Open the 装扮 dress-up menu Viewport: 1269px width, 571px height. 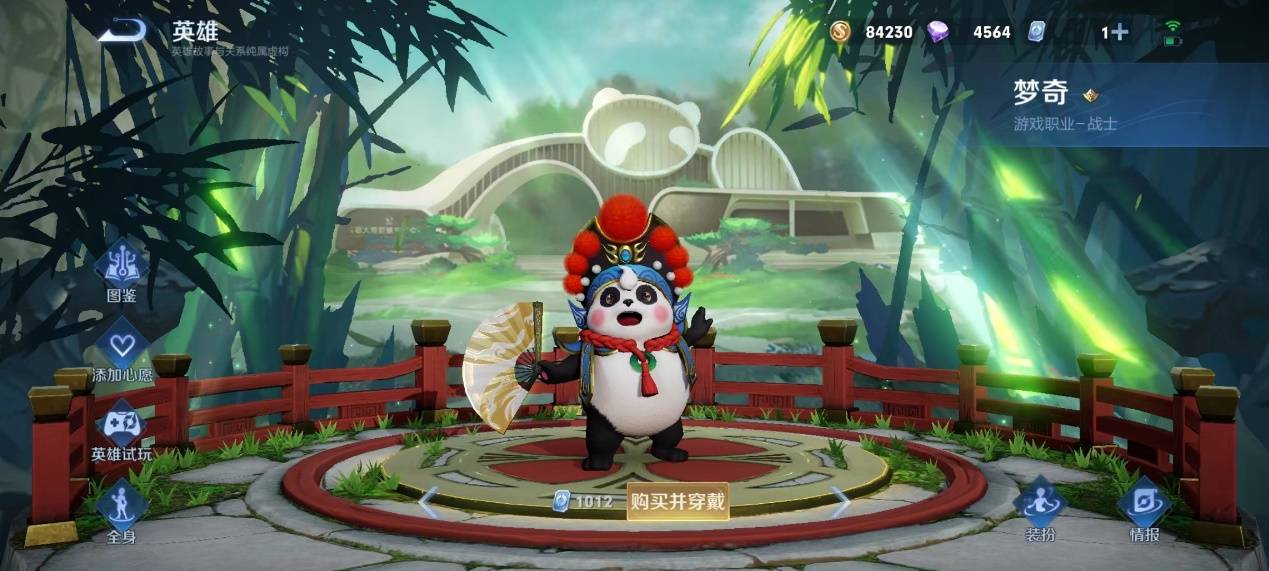point(1040,509)
